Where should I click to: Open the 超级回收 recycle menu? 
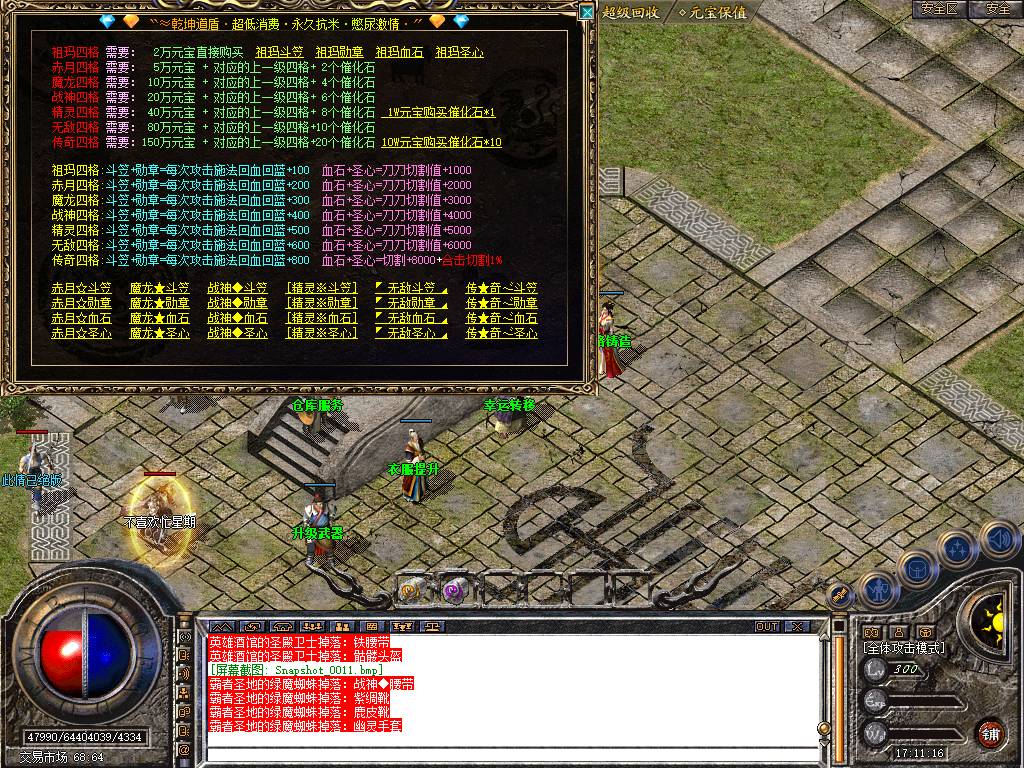click(631, 12)
